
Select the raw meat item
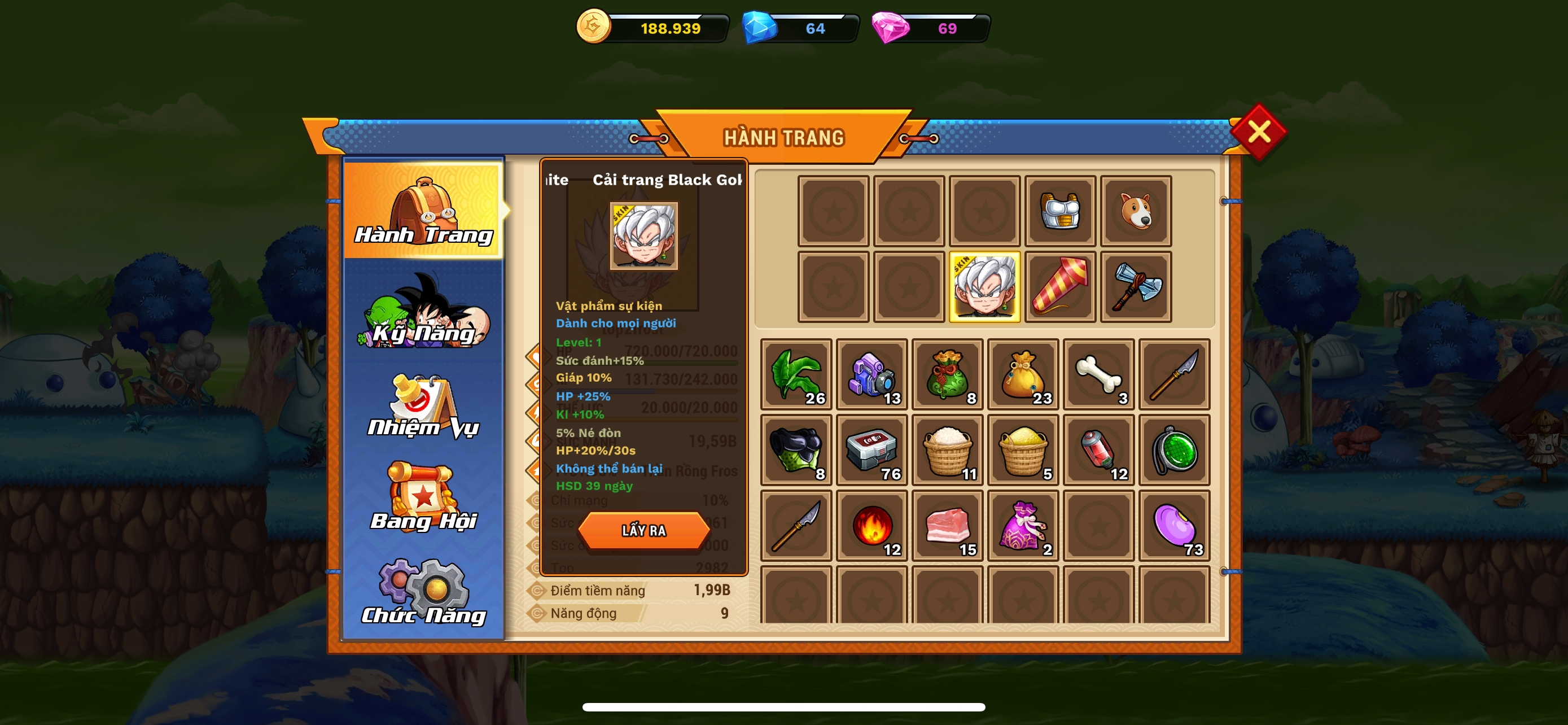tap(947, 525)
